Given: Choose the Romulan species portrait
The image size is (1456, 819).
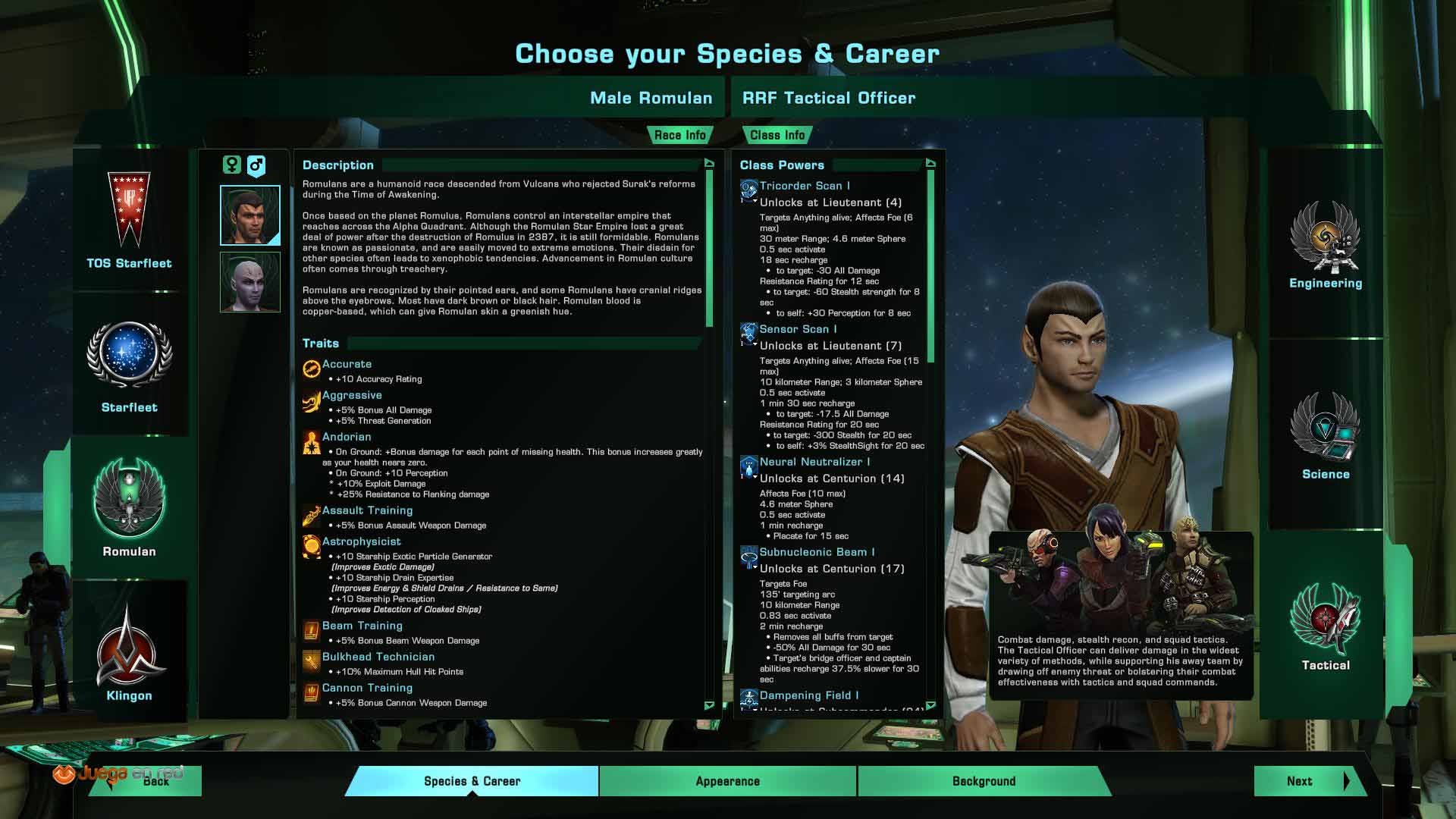Looking at the screenshot, I should click(250, 215).
